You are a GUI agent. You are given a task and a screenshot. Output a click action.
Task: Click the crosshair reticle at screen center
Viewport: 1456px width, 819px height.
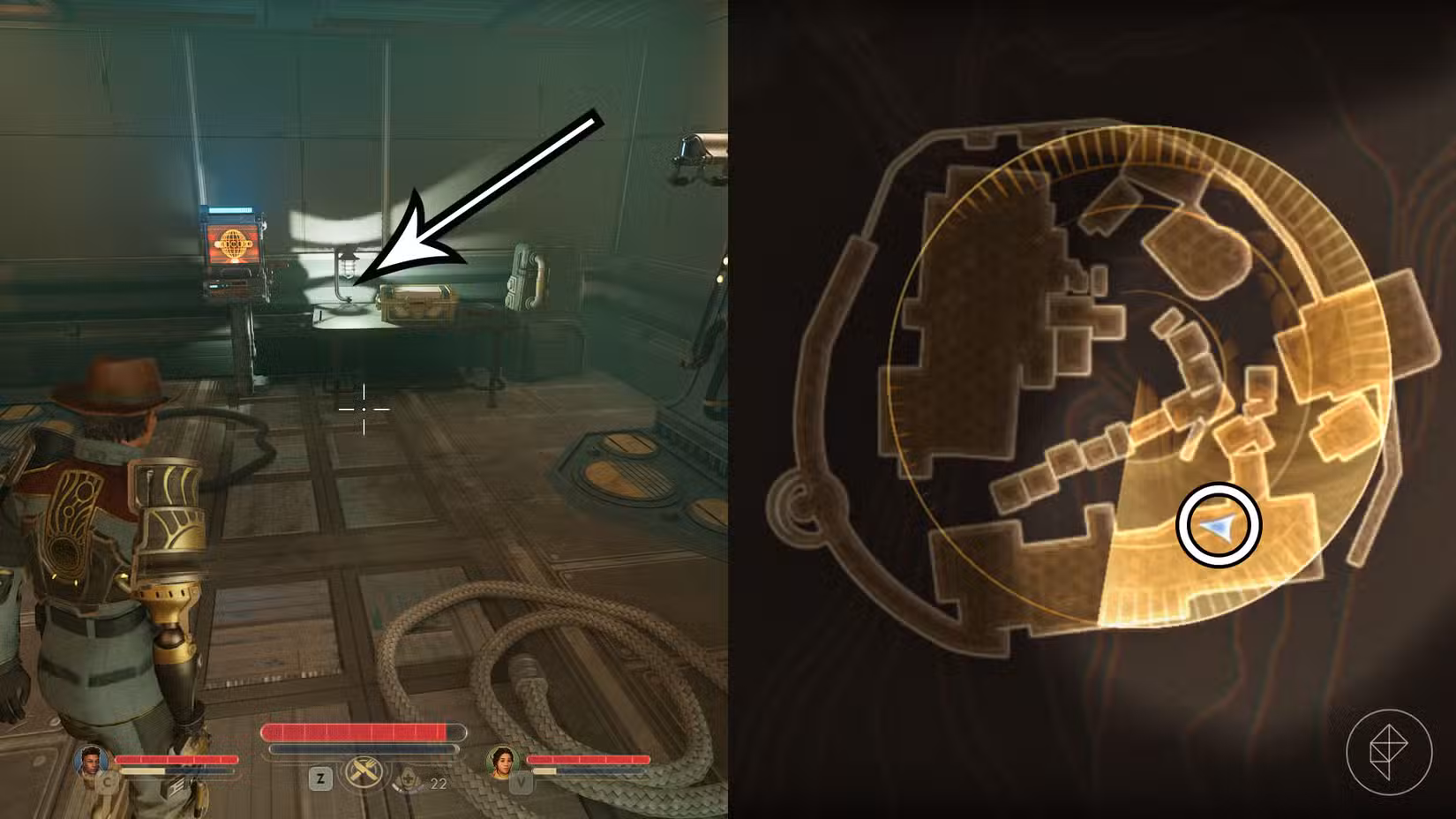coord(364,409)
